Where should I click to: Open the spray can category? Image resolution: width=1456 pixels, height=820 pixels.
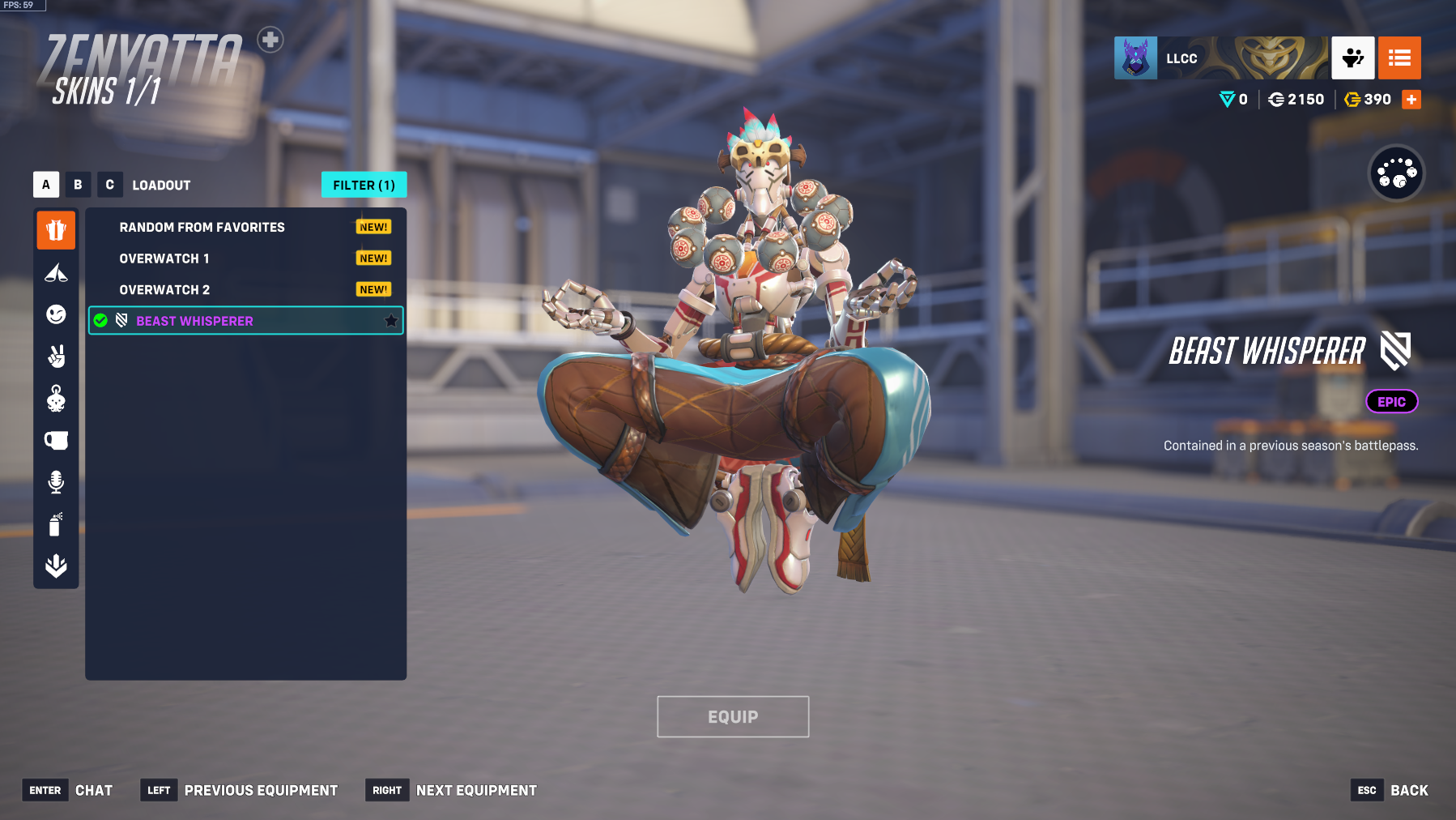[x=56, y=524]
